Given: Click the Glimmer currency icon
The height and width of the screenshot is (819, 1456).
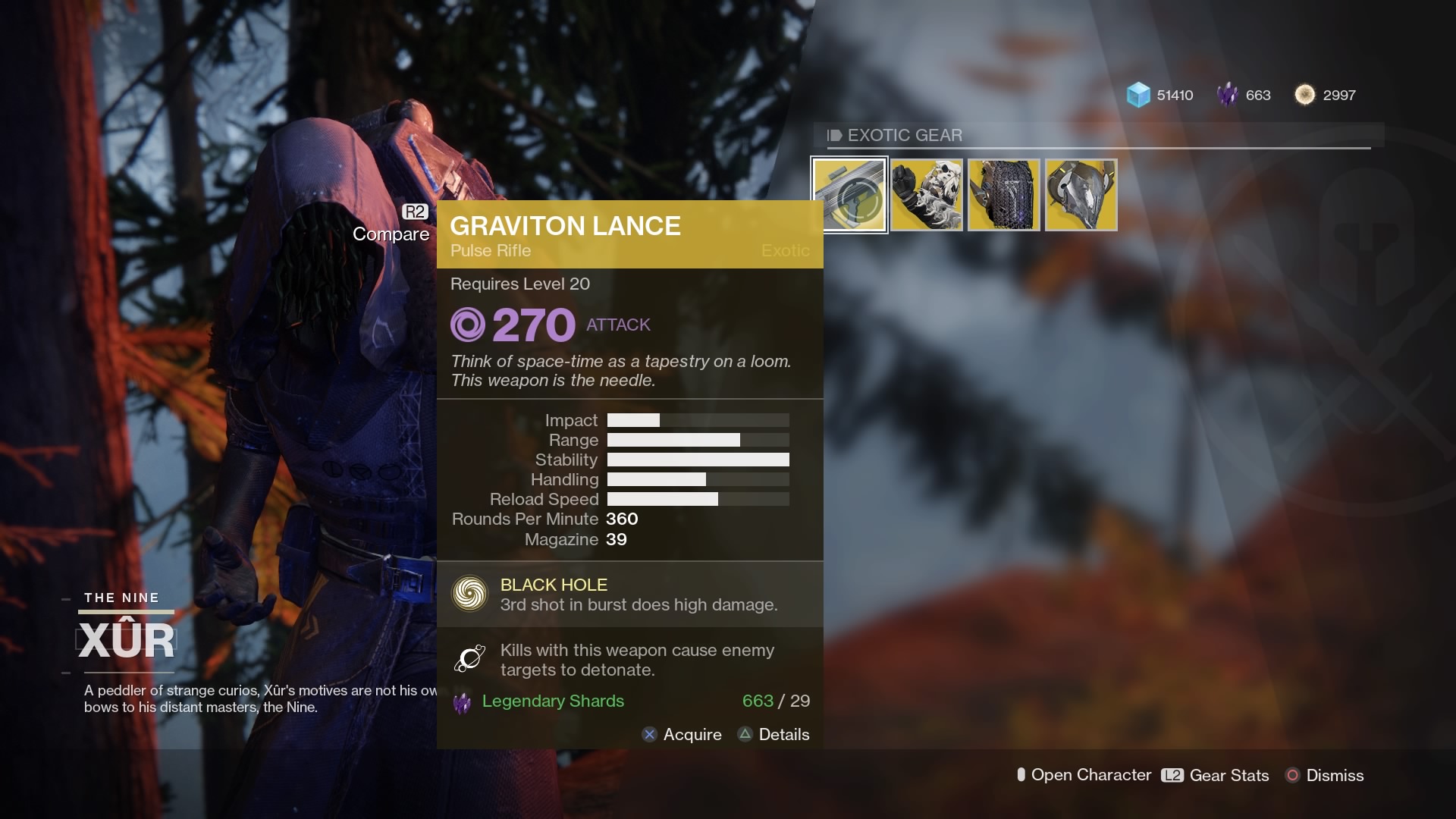Looking at the screenshot, I should 1137,95.
